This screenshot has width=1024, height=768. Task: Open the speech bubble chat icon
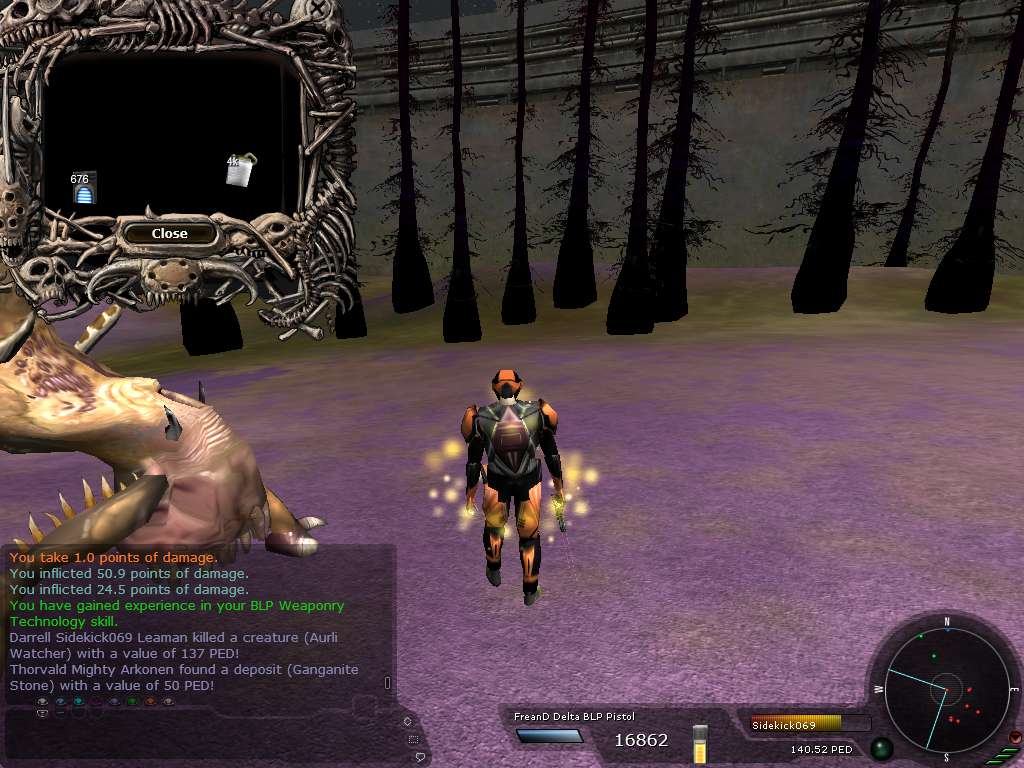point(422,758)
